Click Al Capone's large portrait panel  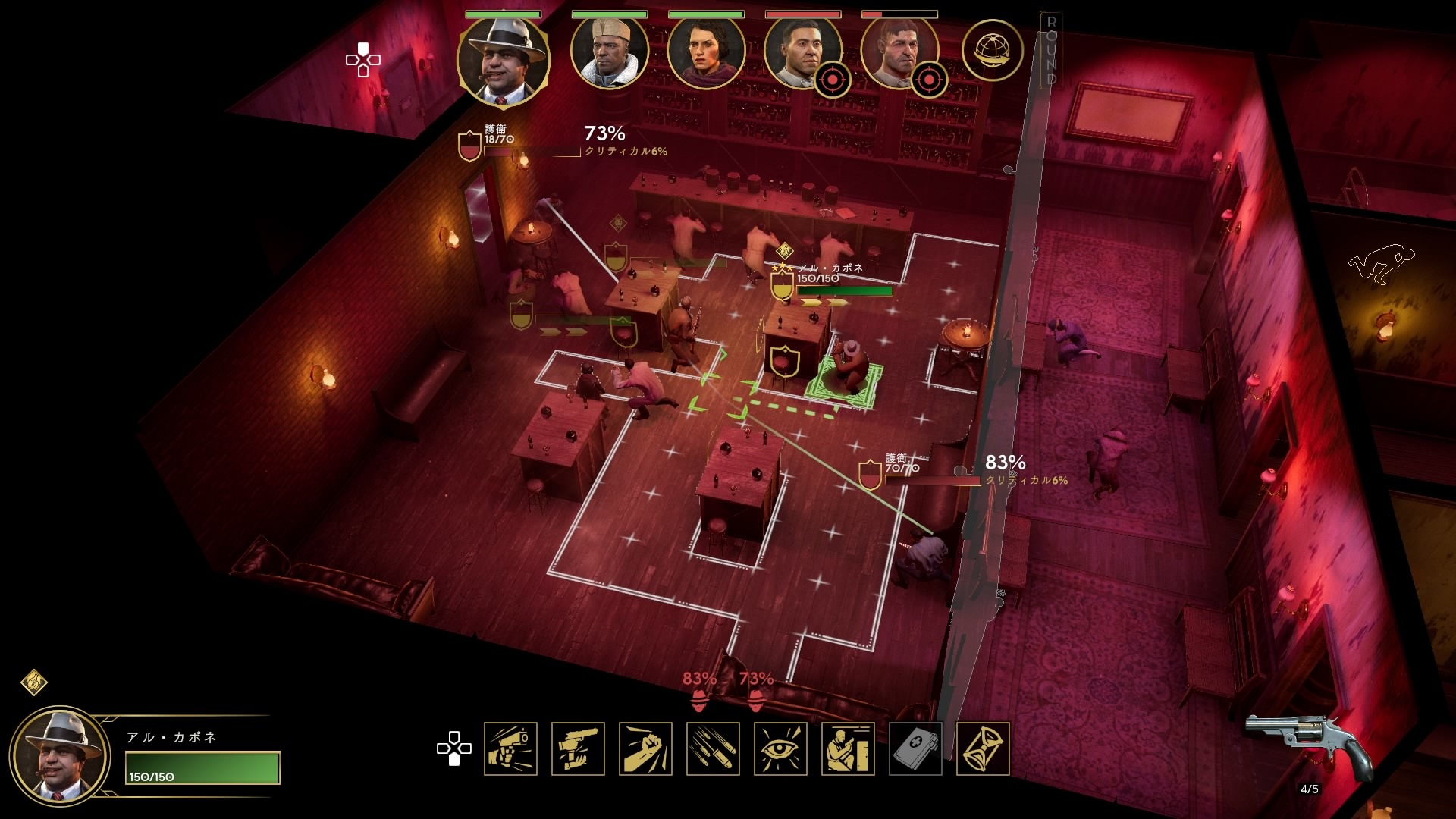(x=61, y=757)
